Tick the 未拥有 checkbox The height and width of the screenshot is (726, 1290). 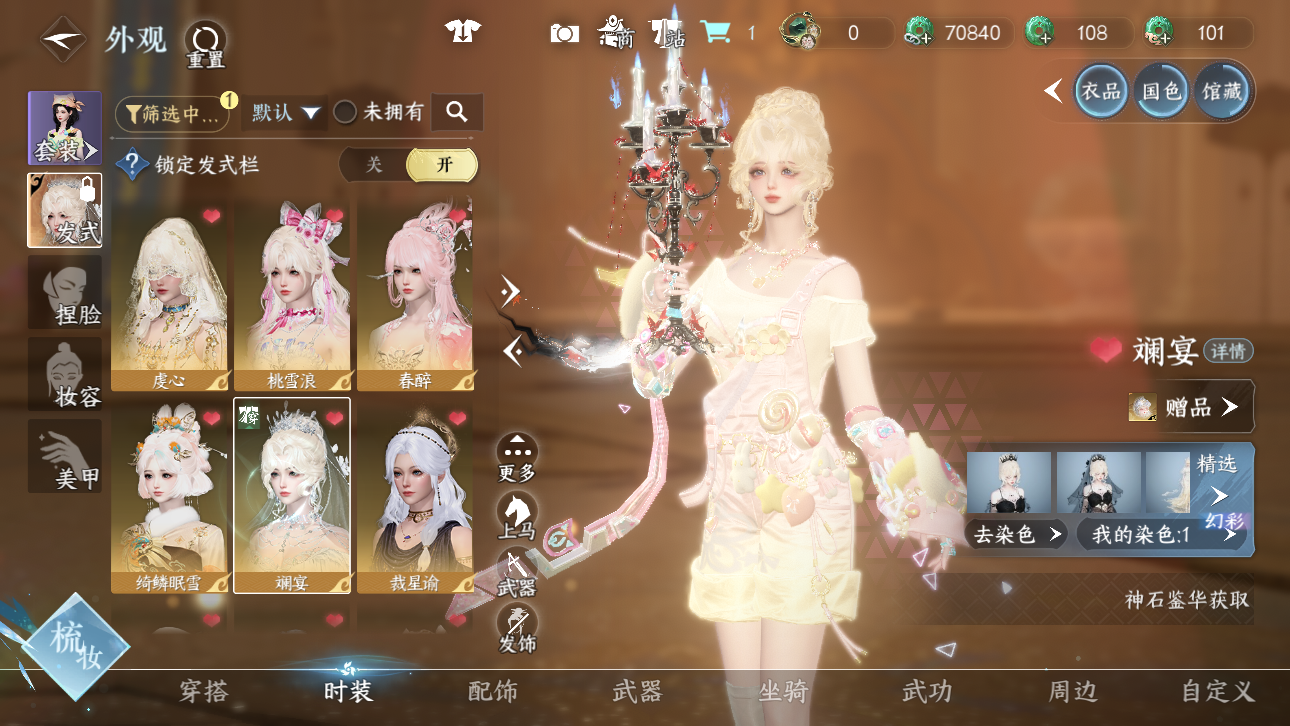tap(346, 113)
